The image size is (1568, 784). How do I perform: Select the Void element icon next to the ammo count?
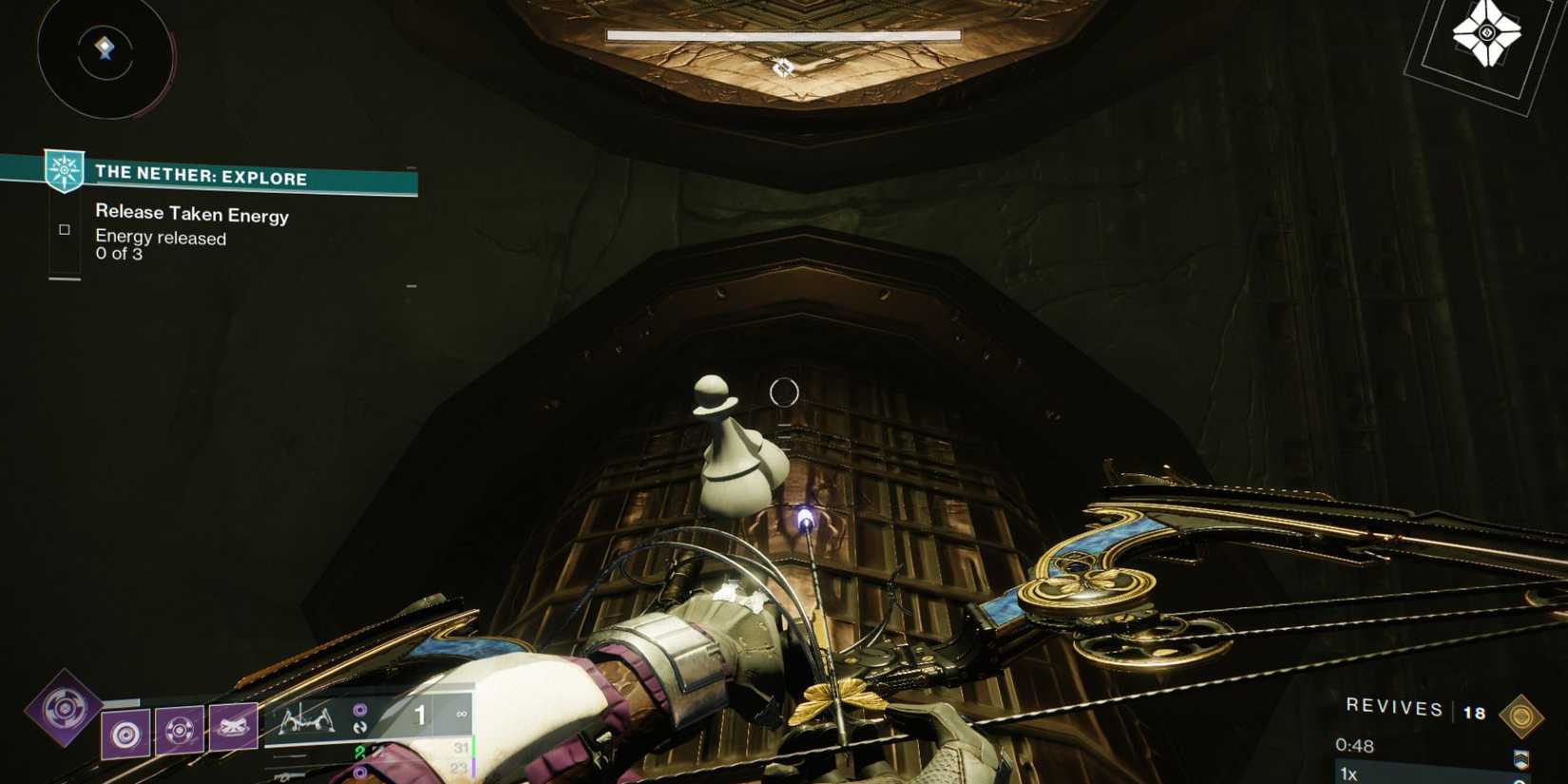point(360,708)
